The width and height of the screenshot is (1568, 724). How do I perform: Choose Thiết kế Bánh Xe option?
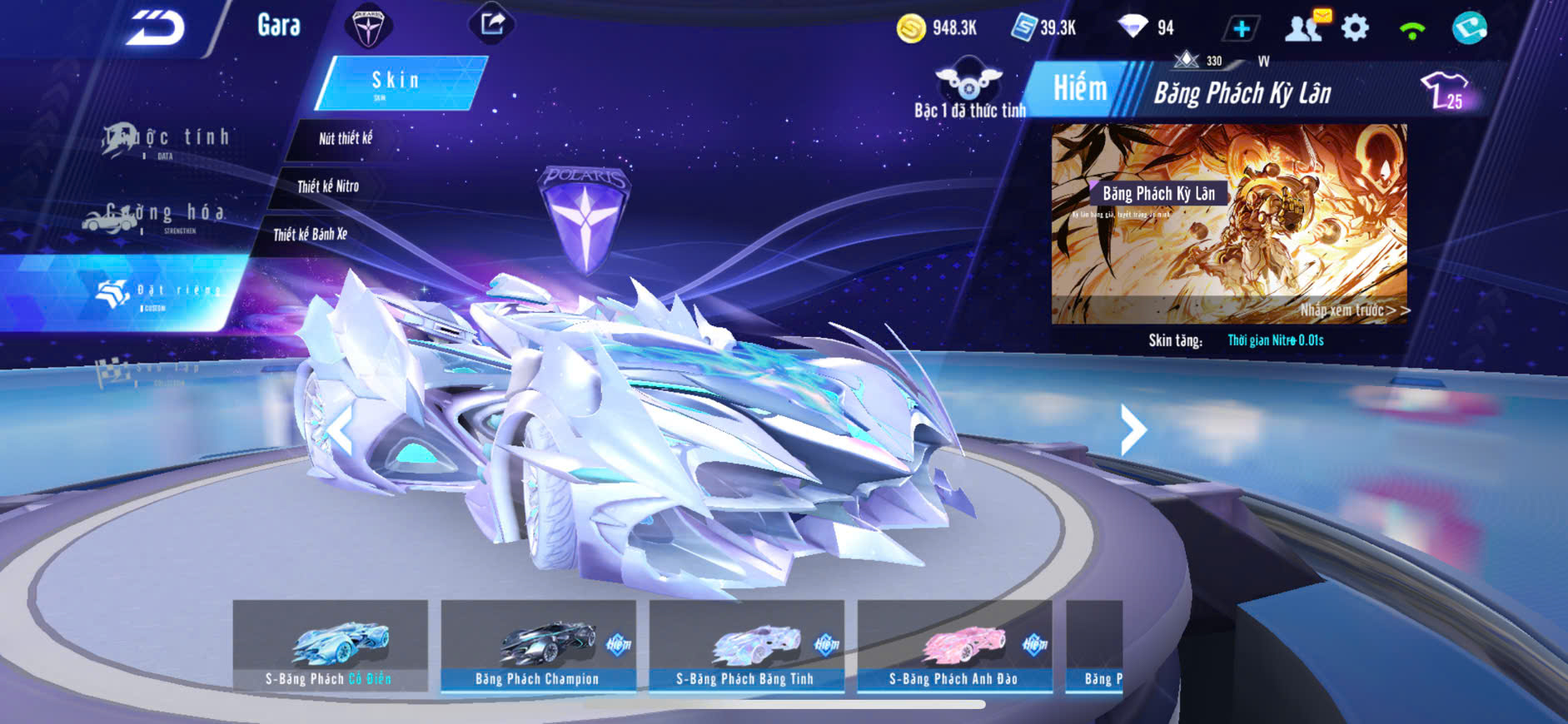coord(310,235)
